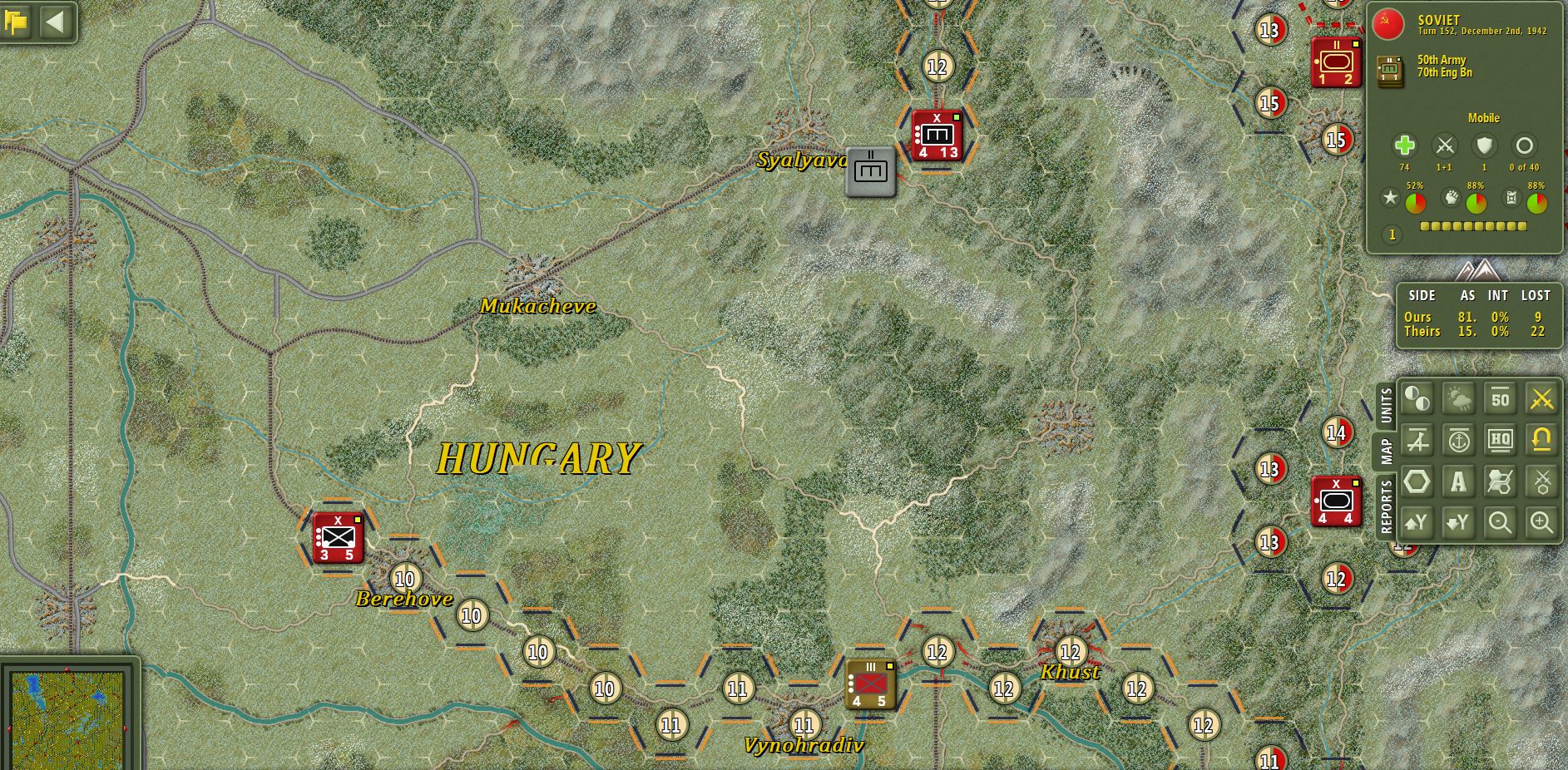Screen dimensions: 1568x770
Task: Select the HQ display toolbar icon
Action: pyautogui.click(x=1498, y=440)
